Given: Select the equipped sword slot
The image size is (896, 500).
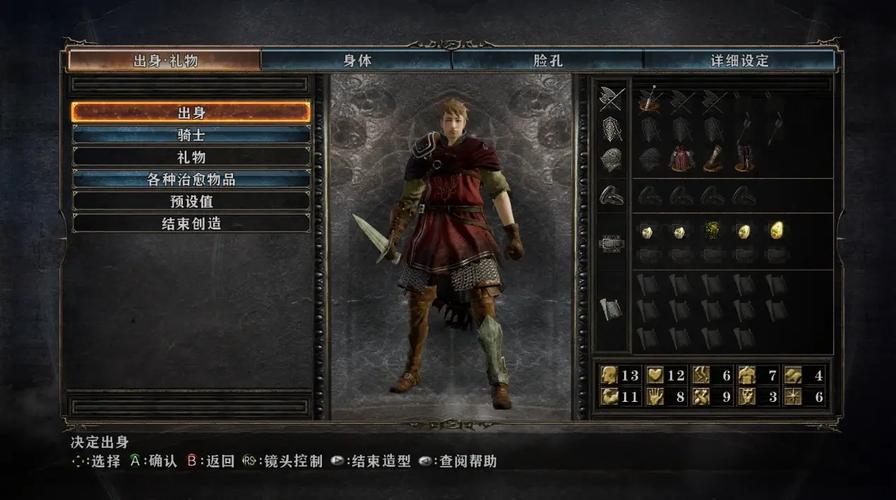Looking at the screenshot, I should pyautogui.click(x=649, y=99).
